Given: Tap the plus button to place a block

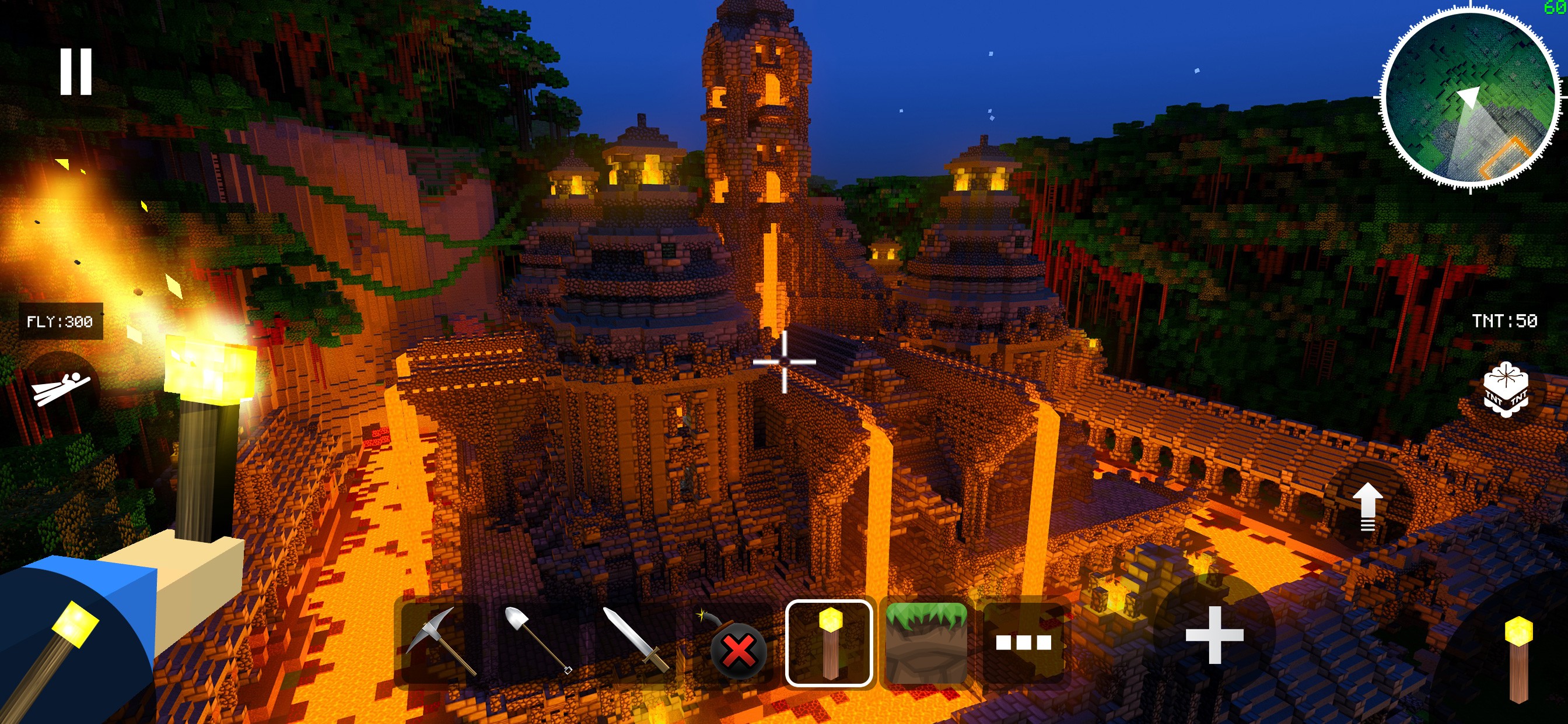Looking at the screenshot, I should coord(1214,635).
